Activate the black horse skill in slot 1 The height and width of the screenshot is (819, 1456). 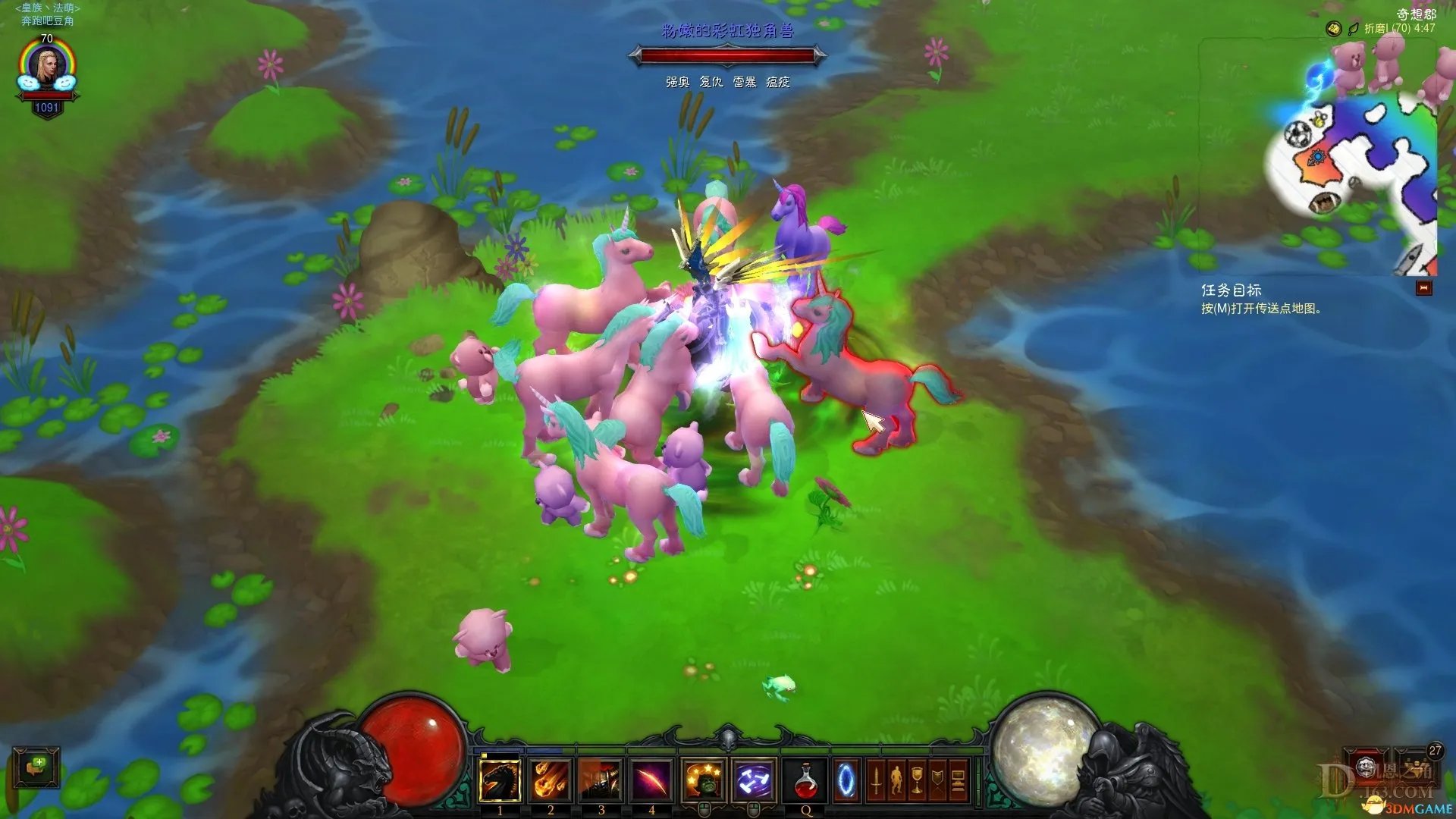click(x=500, y=780)
